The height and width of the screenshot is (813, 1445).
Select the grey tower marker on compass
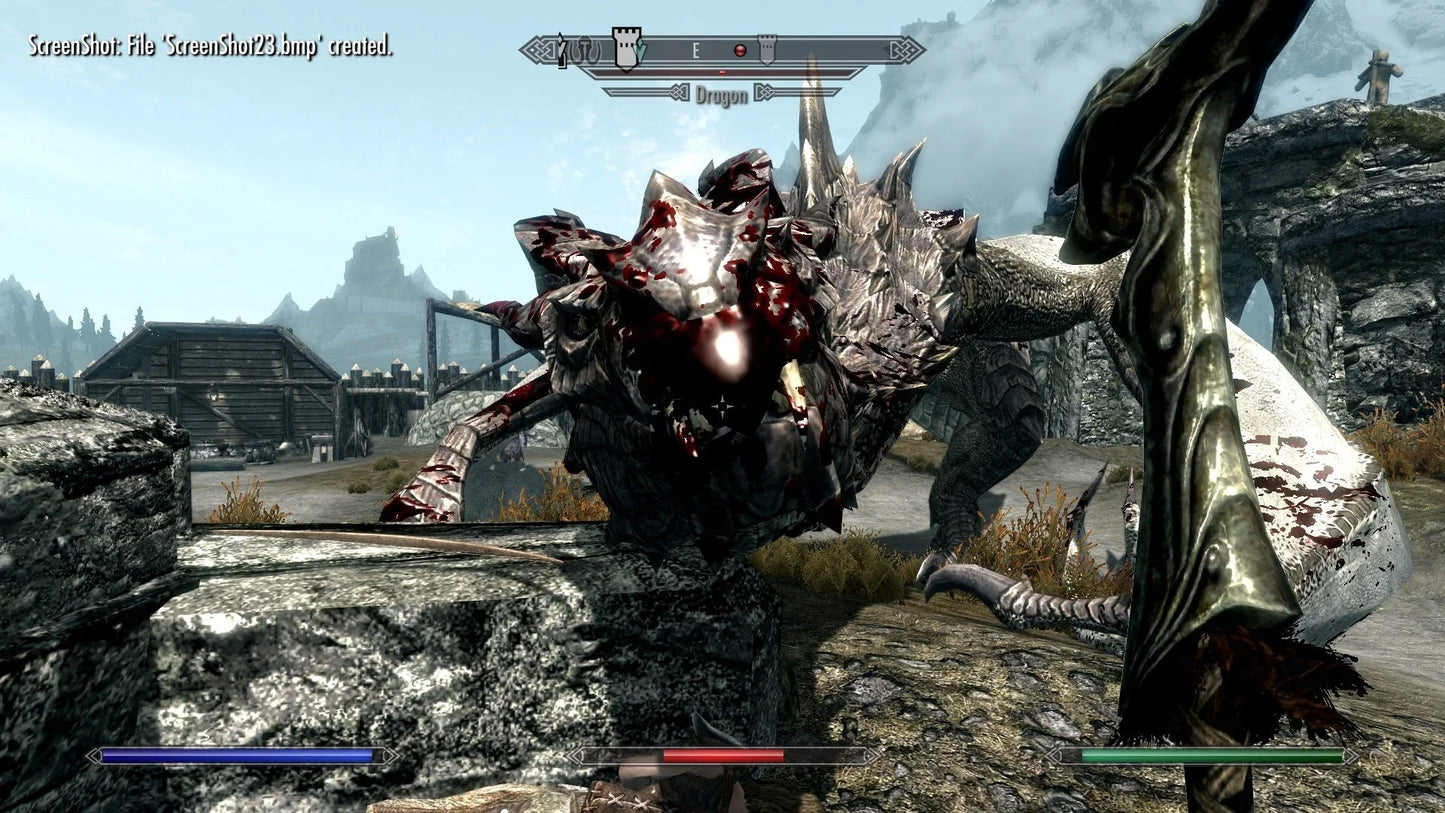767,49
